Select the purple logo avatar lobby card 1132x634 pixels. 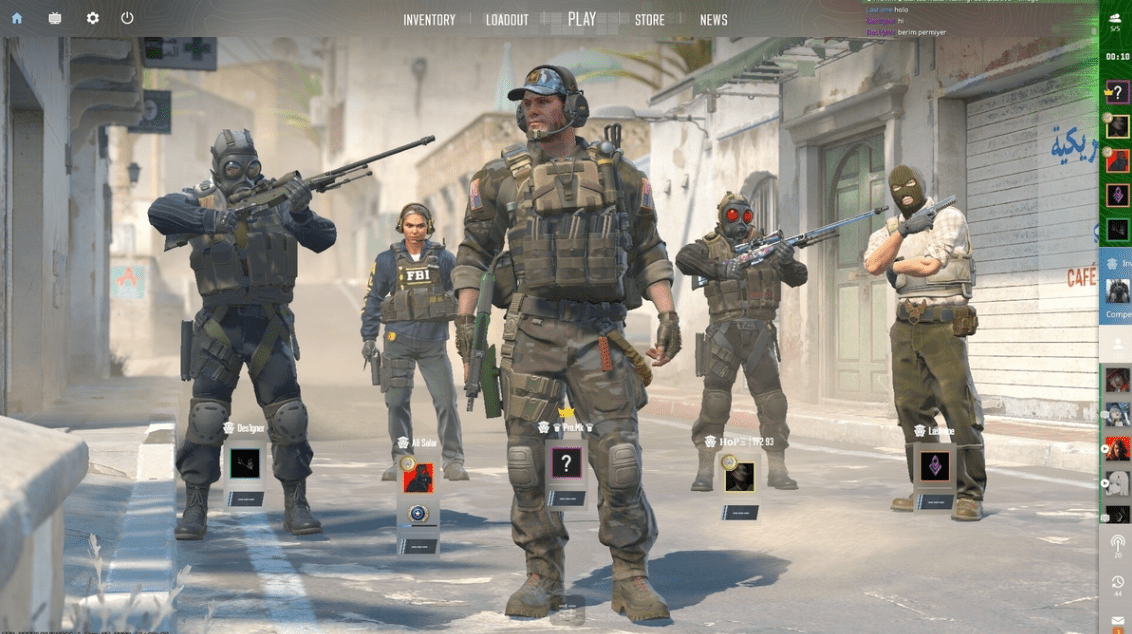click(935, 465)
